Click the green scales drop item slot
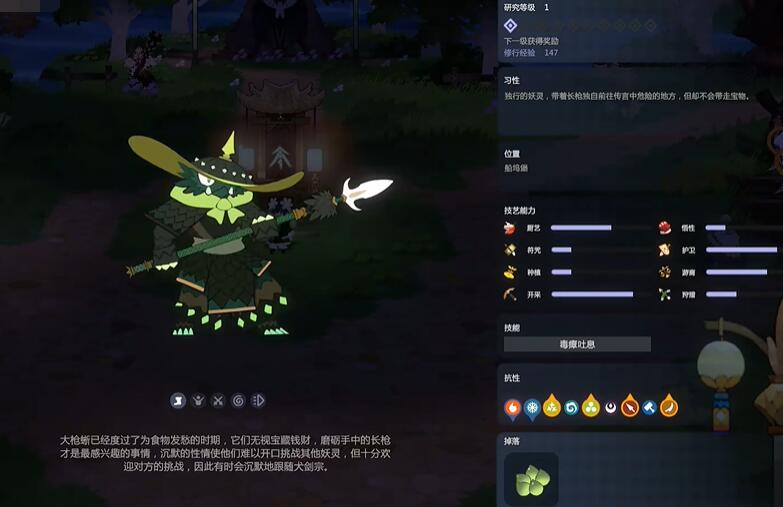The width and height of the screenshot is (783, 507). click(x=531, y=480)
